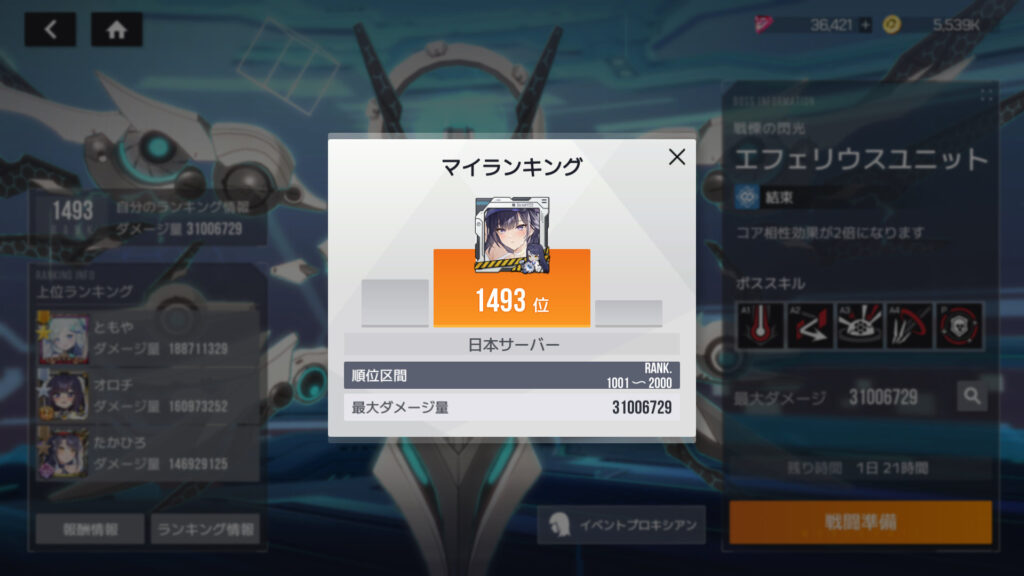Add more pink gem currency
This screenshot has height=576, width=1024.
coord(865,26)
